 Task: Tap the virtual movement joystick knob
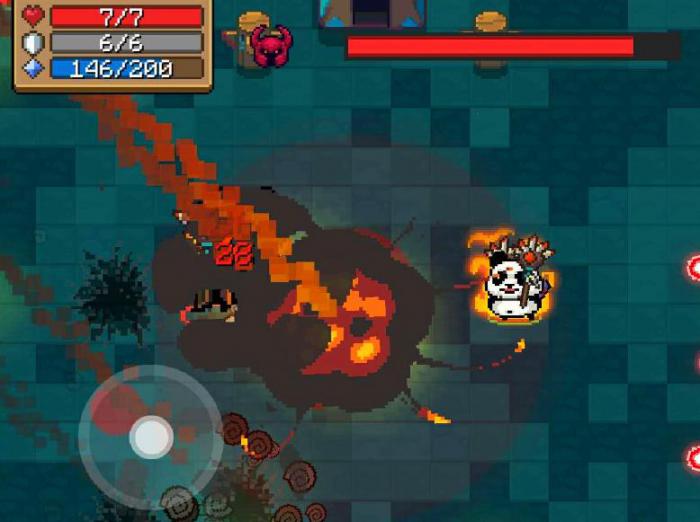152,437
